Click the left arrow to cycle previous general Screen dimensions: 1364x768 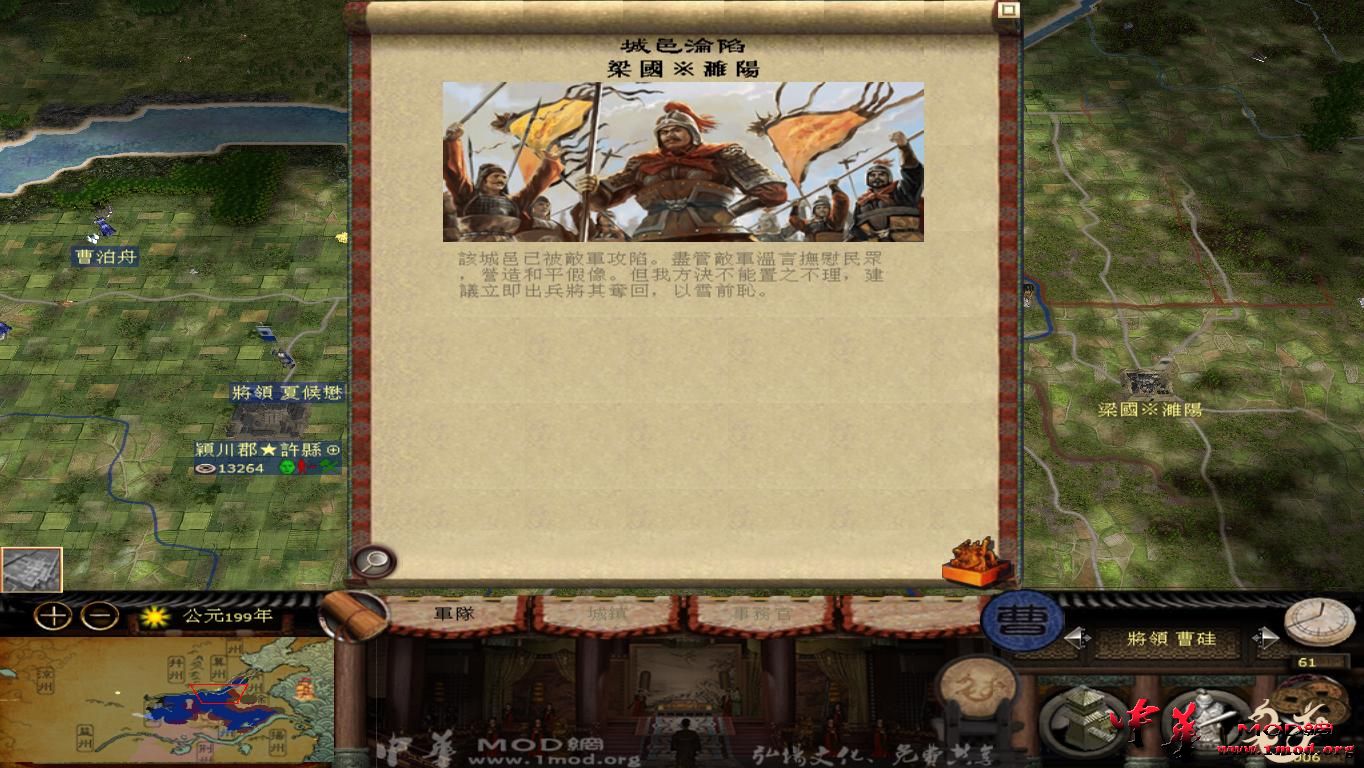tap(1077, 637)
